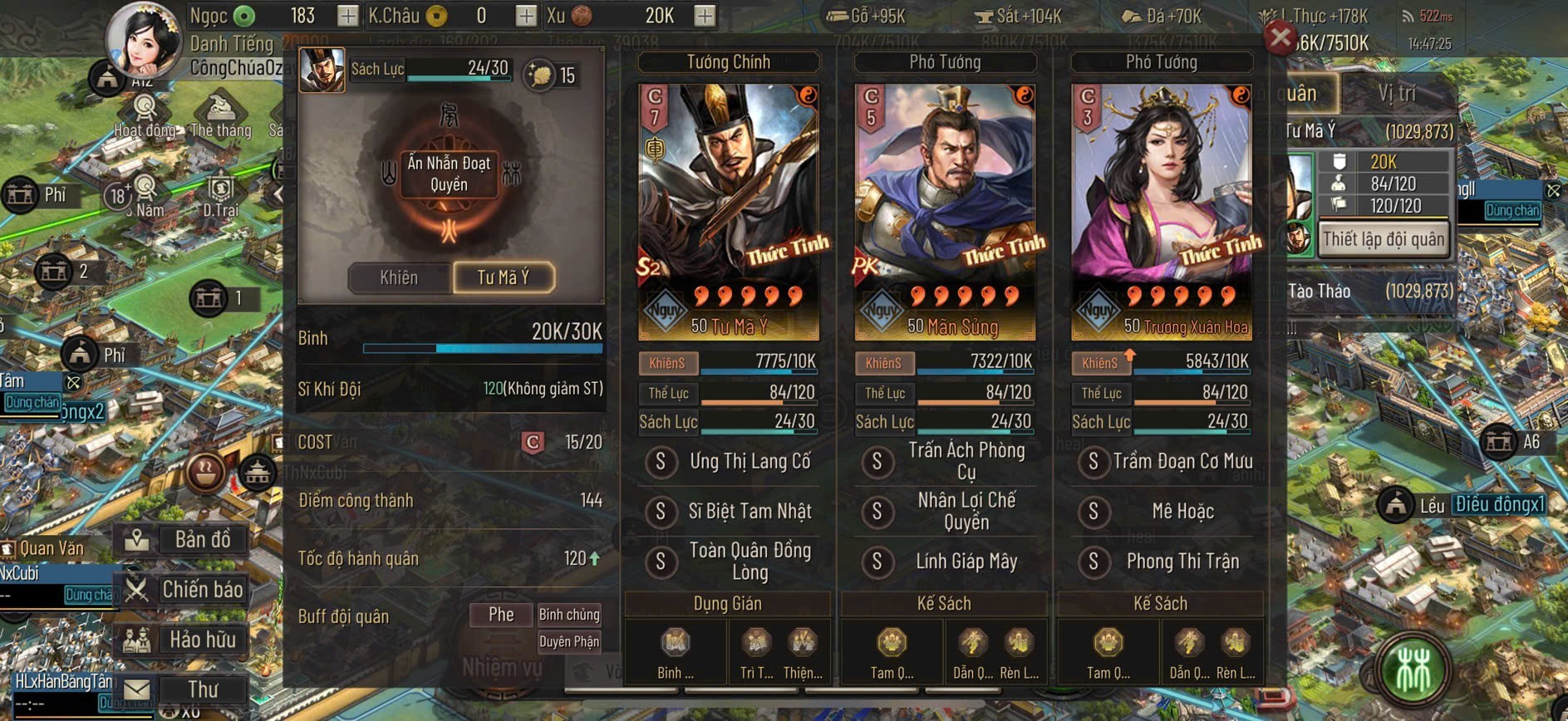
Task: Open the Hảo hữu friends list
Action: (184, 640)
